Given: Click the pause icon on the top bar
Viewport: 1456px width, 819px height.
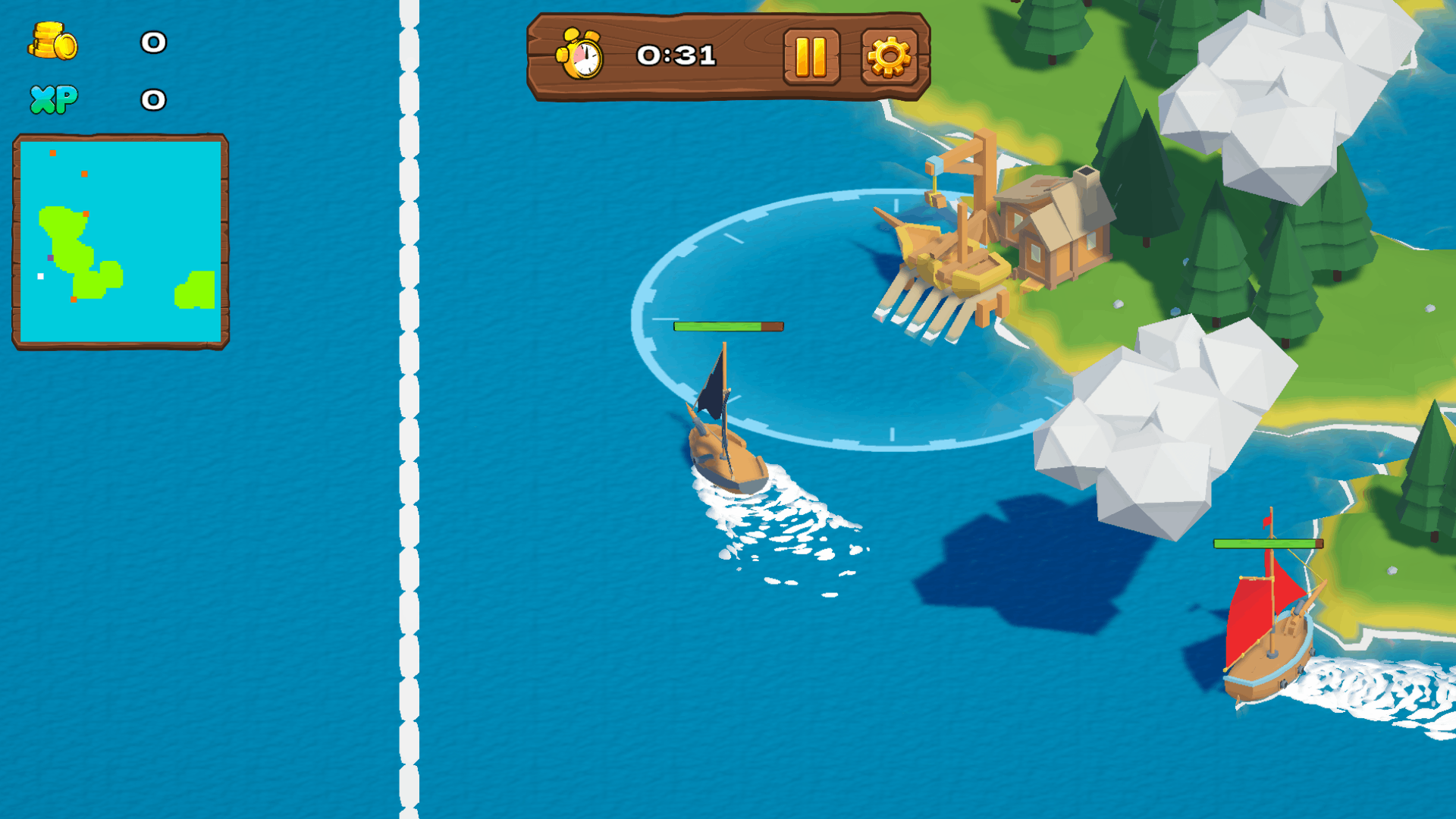Looking at the screenshot, I should click(811, 55).
